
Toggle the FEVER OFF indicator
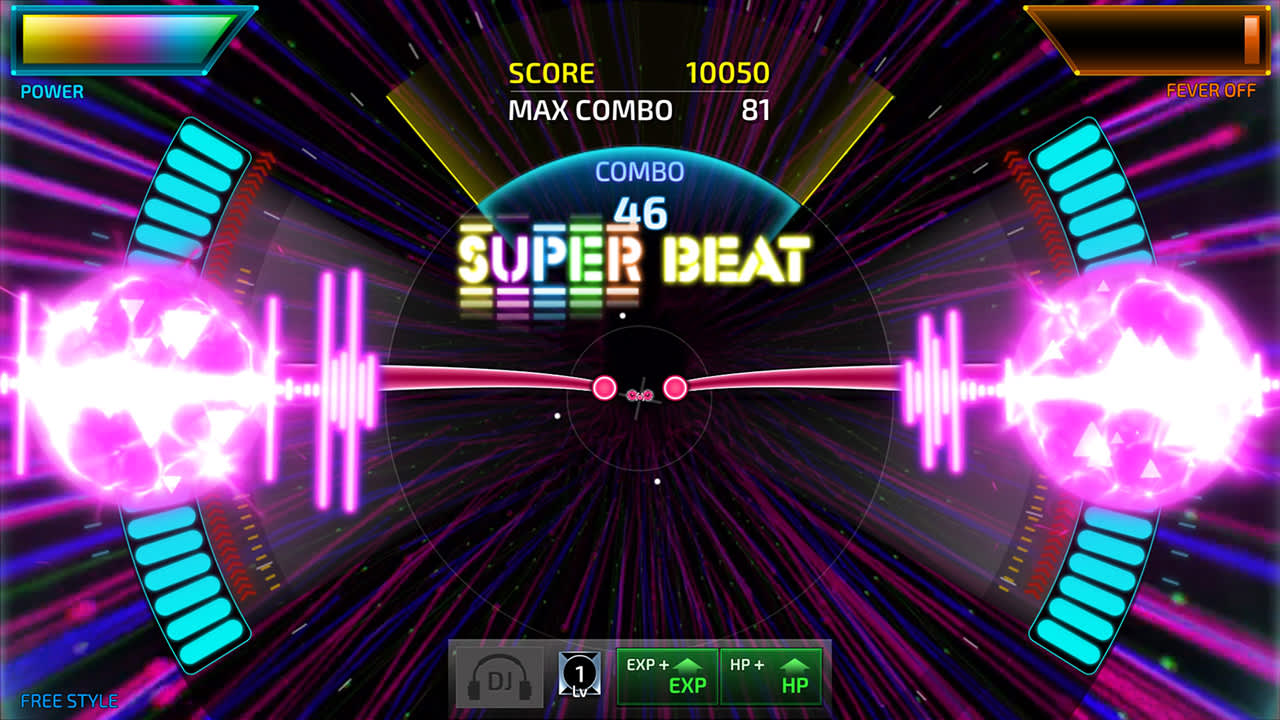tap(1213, 90)
